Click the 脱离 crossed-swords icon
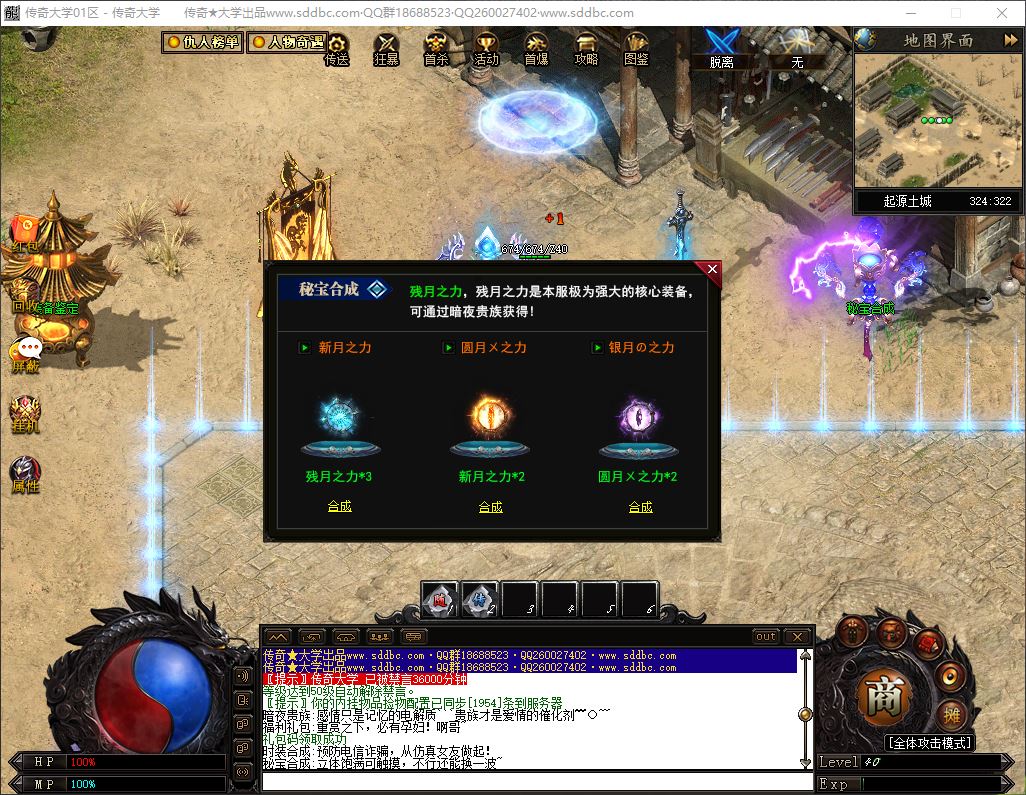This screenshot has width=1026, height=795. (x=721, y=47)
